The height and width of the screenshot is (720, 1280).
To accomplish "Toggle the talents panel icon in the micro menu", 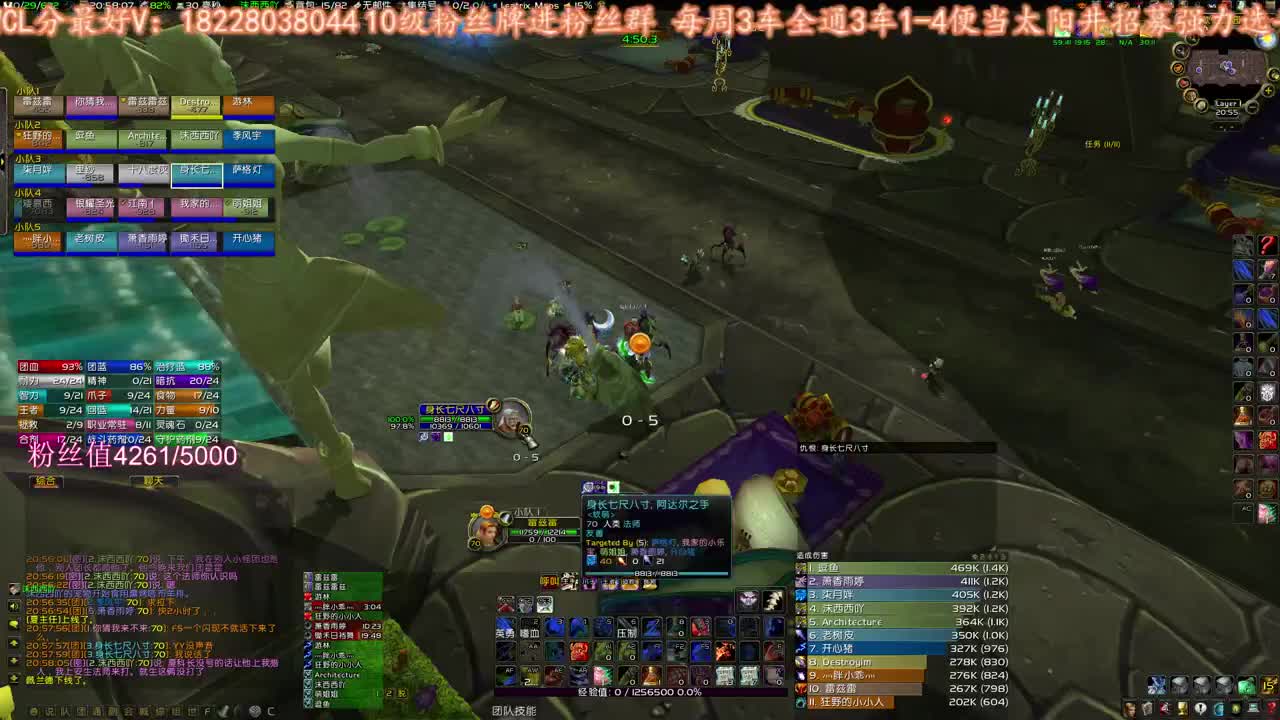I will tap(1166, 708).
